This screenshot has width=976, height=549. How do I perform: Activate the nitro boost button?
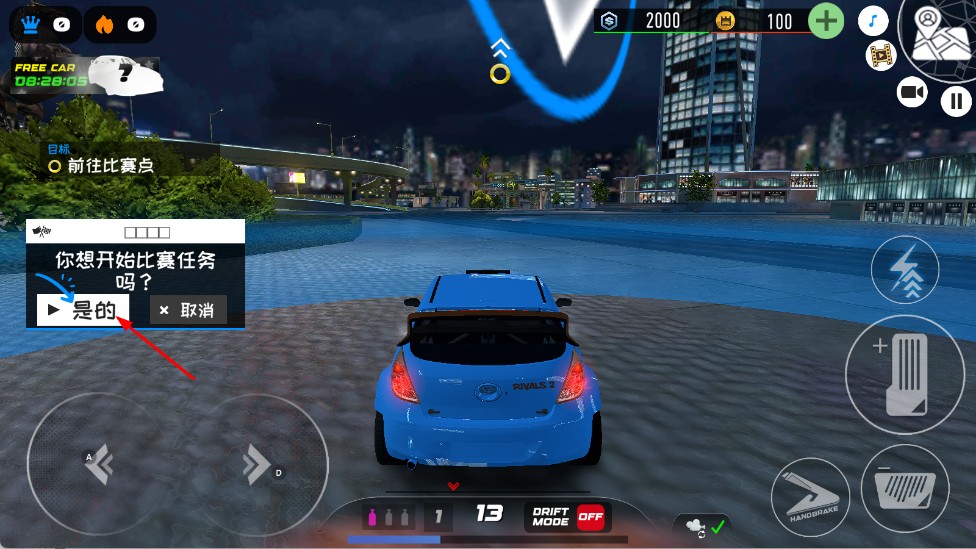tap(905, 270)
